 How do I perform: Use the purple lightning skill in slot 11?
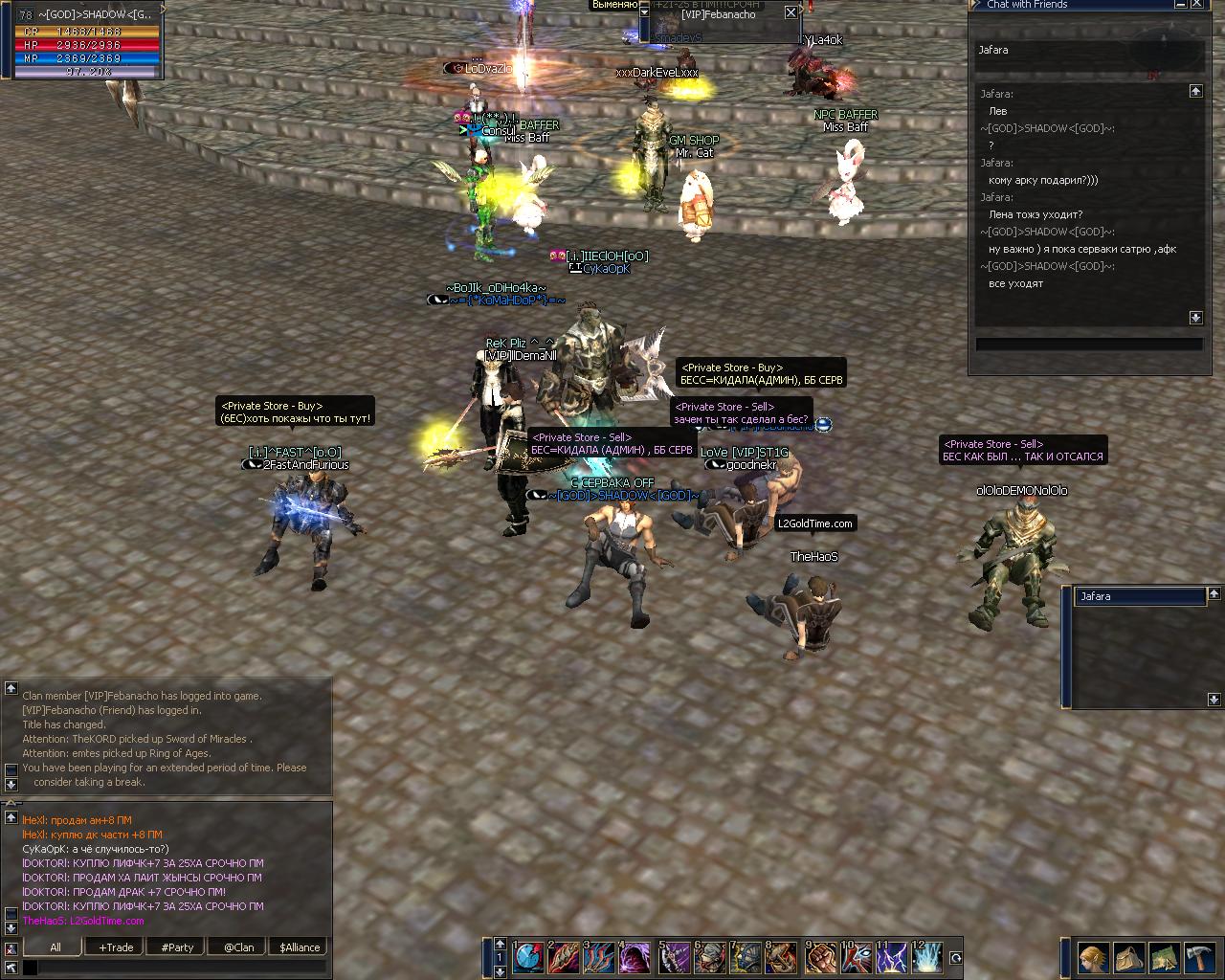891,958
